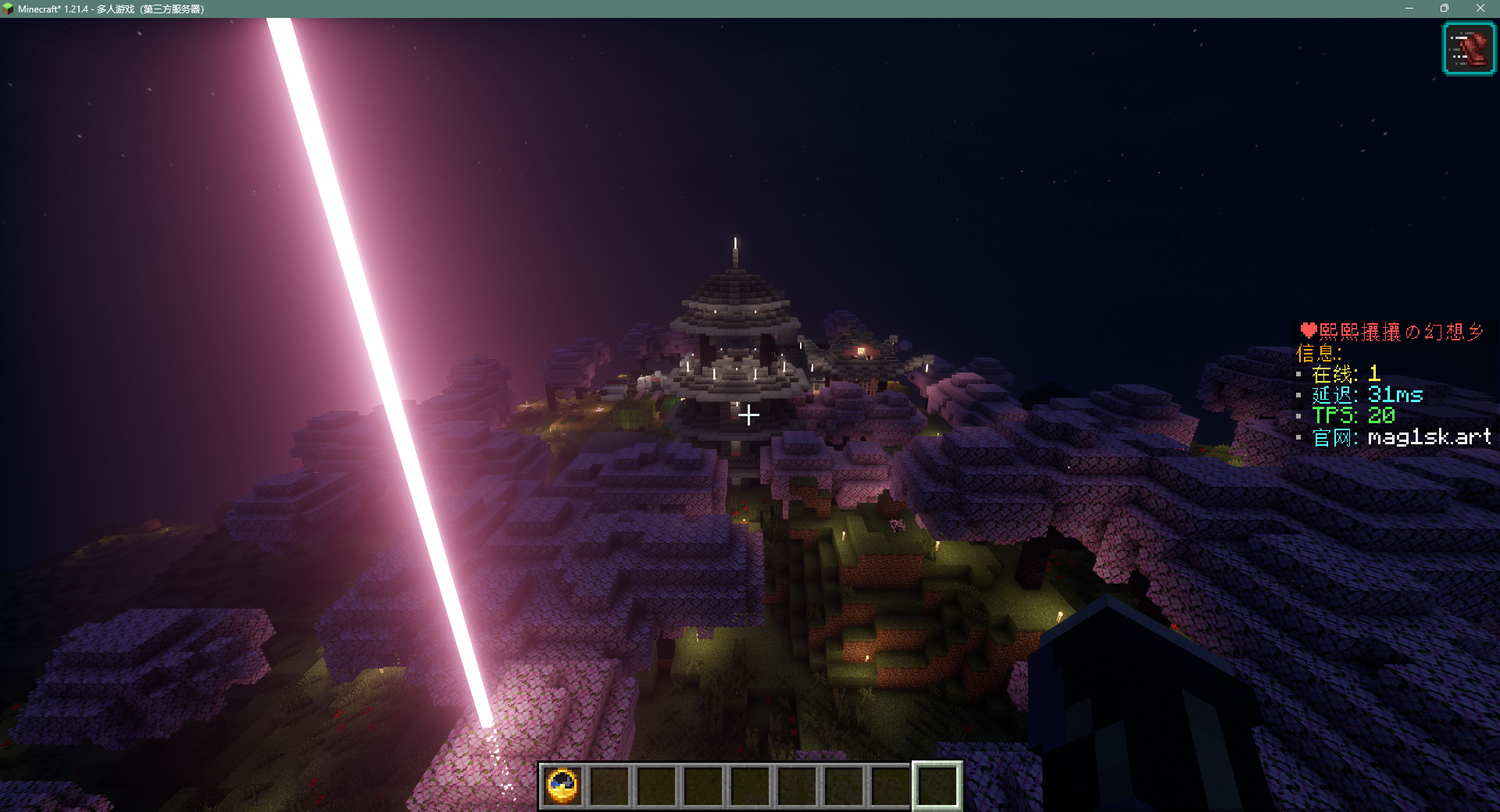
Task: Click the Speed status effect icon
Action: coord(1468,49)
